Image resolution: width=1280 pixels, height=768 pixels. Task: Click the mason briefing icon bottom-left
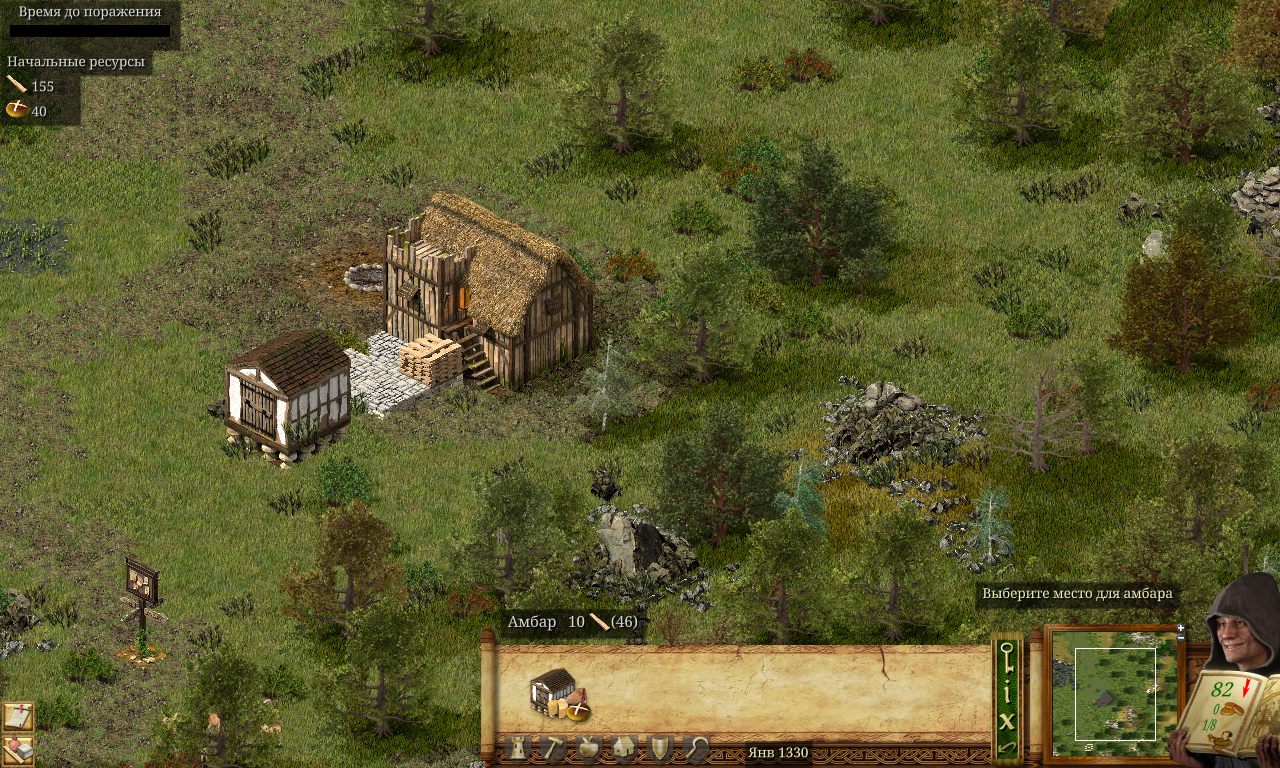pos(17,749)
